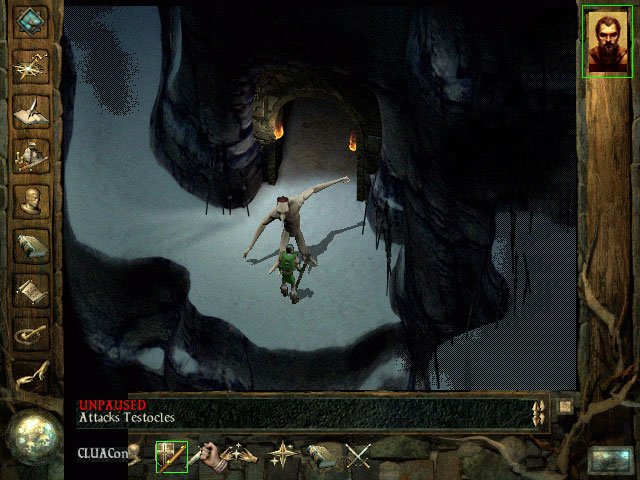640x480 pixels.
Task: Open the options menu icon
Action: 32,333
